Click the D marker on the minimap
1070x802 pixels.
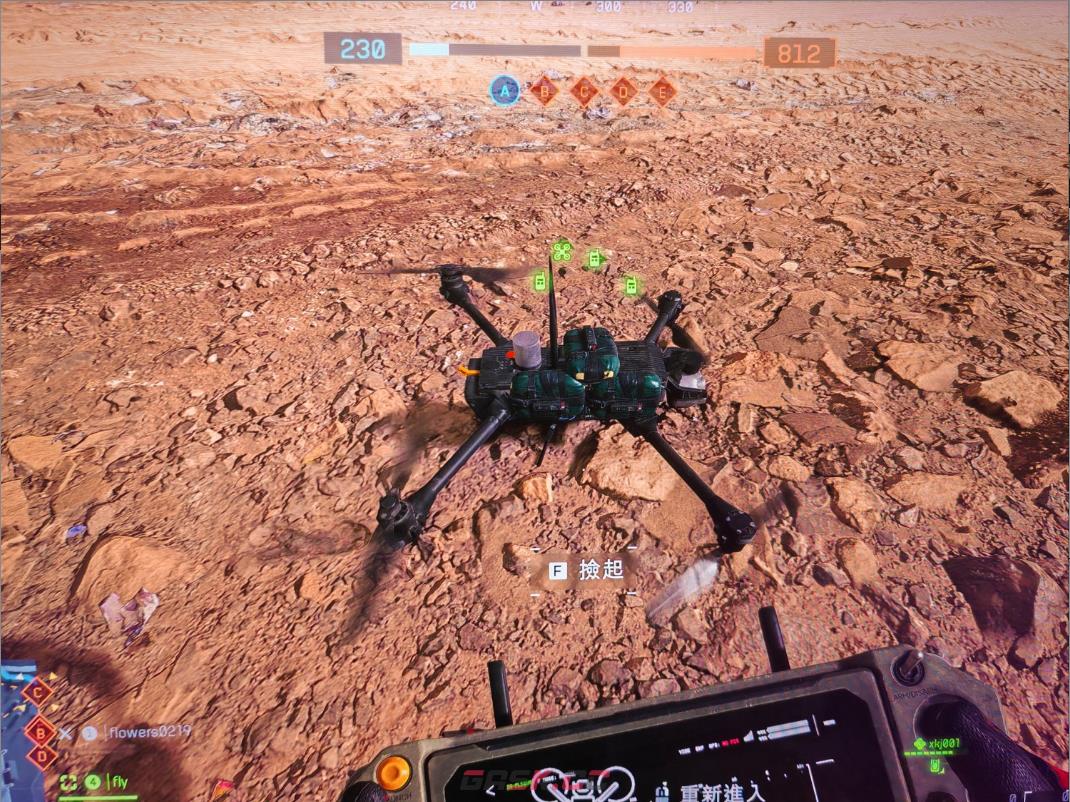coord(41,756)
